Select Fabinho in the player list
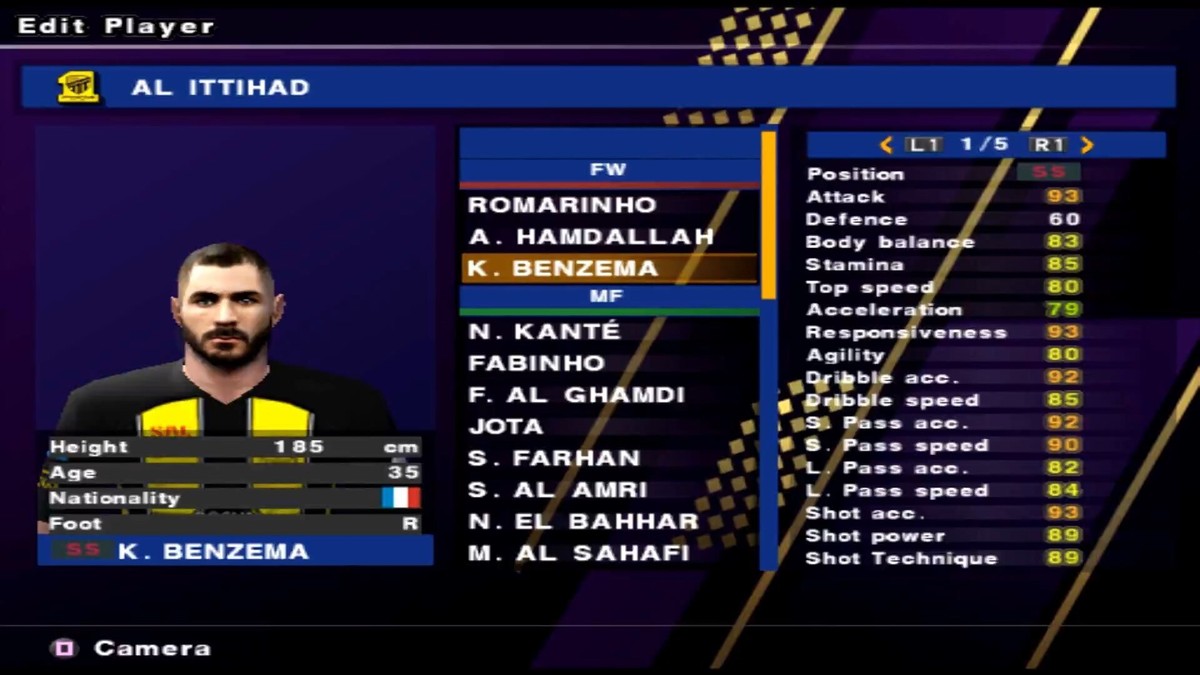1200x675 pixels. tap(536, 363)
